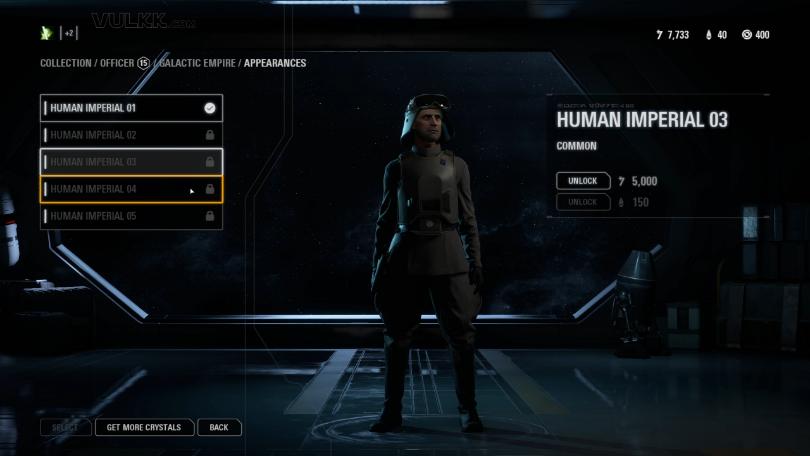Image resolution: width=810 pixels, height=456 pixels.
Task: Unlock the appearance for 5,000 credits
Action: 583,181
